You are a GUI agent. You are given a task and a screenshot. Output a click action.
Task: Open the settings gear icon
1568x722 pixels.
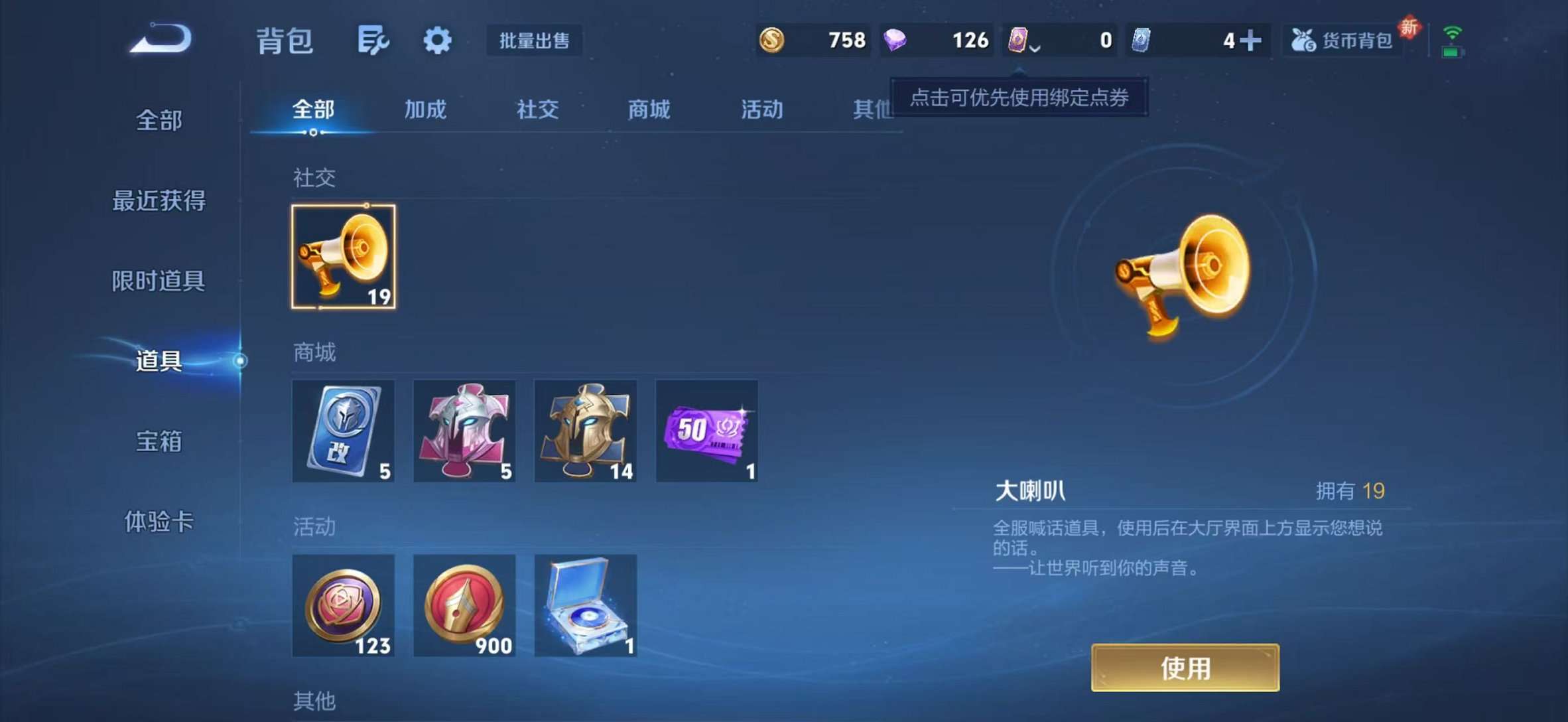pyautogui.click(x=436, y=40)
